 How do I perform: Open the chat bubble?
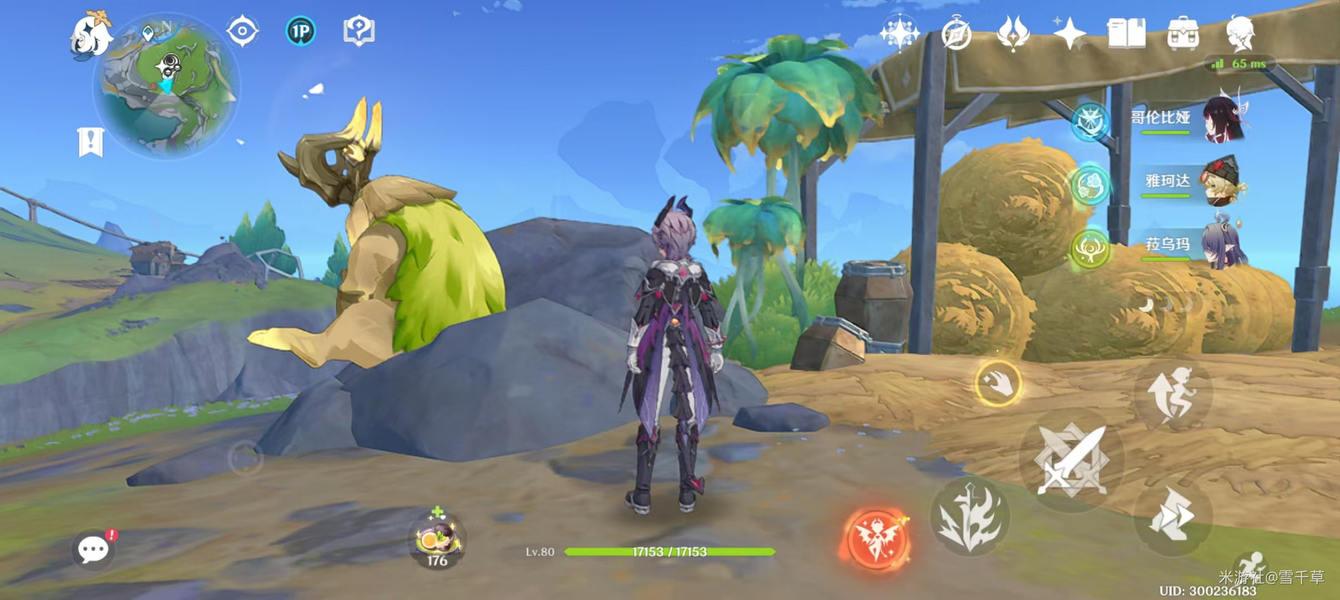(x=93, y=549)
